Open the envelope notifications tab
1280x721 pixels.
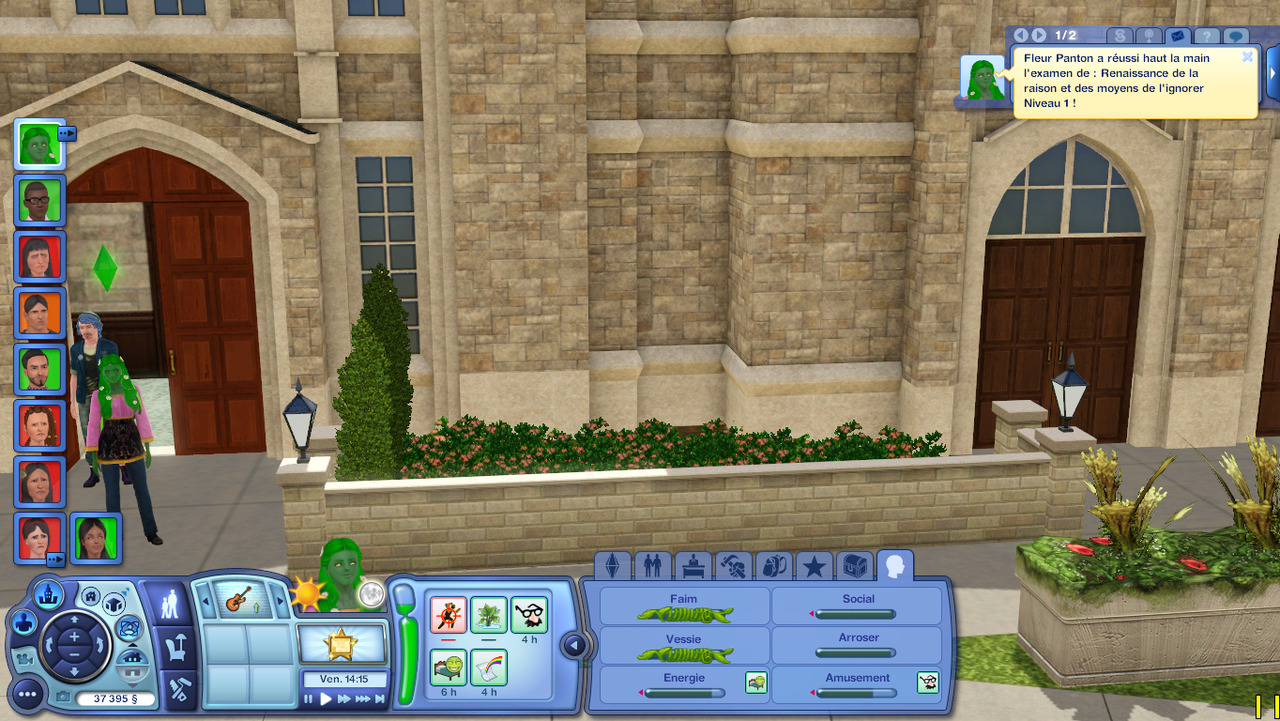1179,36
